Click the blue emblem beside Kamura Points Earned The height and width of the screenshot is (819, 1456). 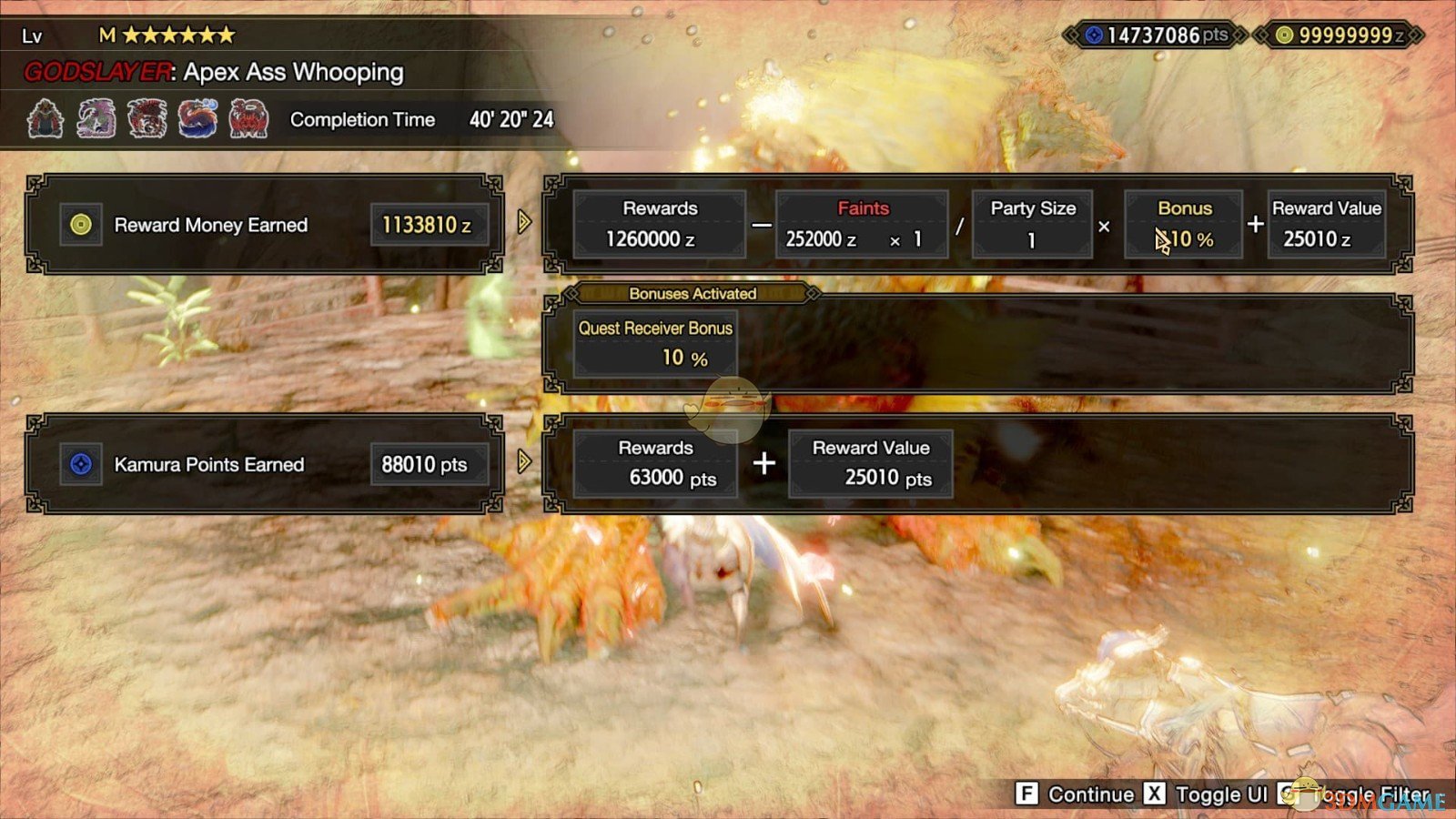(80, 464)
